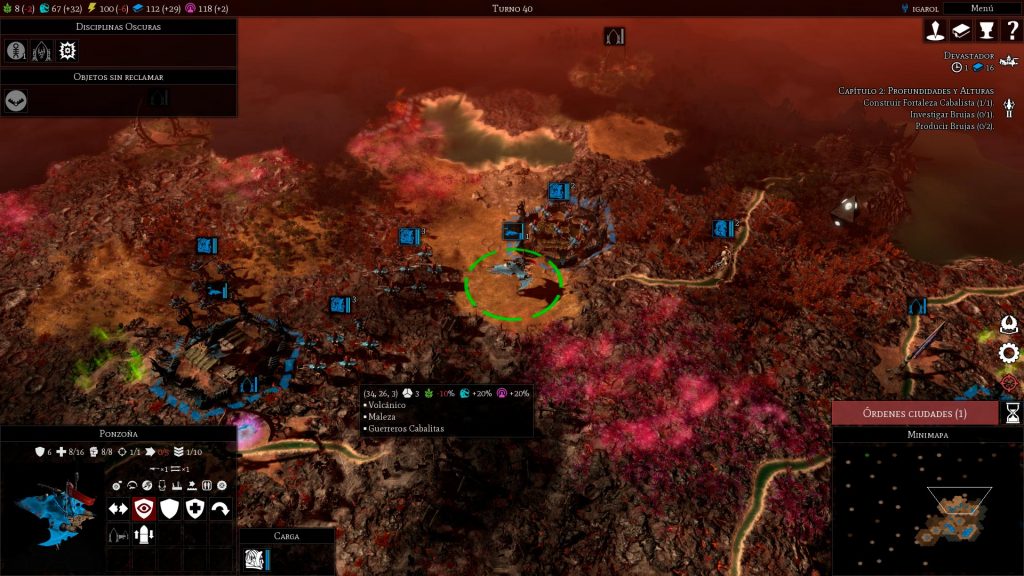Click the Órdenes ciudades (1) button
The width and height of the screenshot is (1024, 576).
[915, 413]
